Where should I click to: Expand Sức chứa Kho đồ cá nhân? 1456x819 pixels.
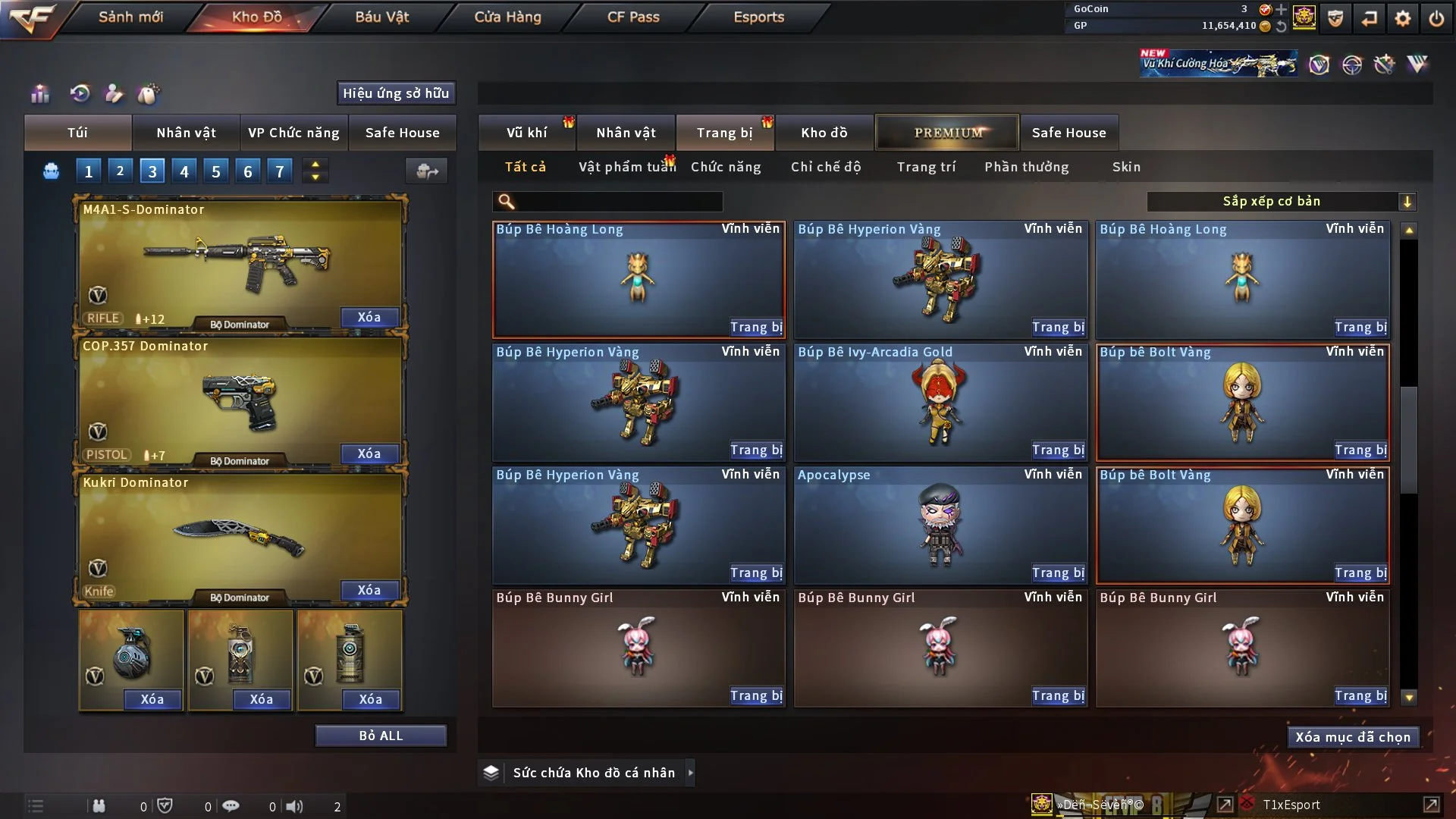click(690, 773)
